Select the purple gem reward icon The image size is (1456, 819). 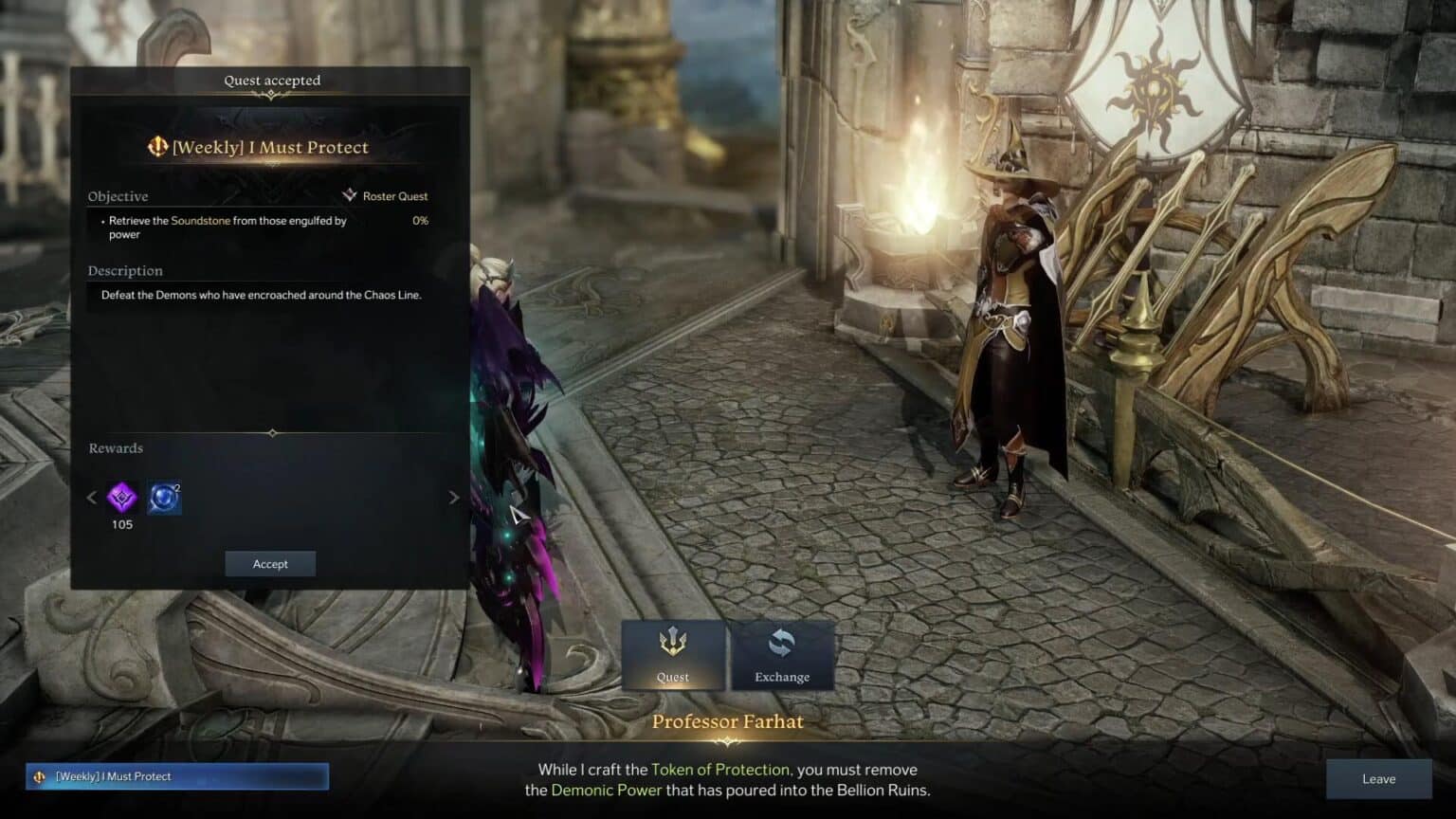122,497
